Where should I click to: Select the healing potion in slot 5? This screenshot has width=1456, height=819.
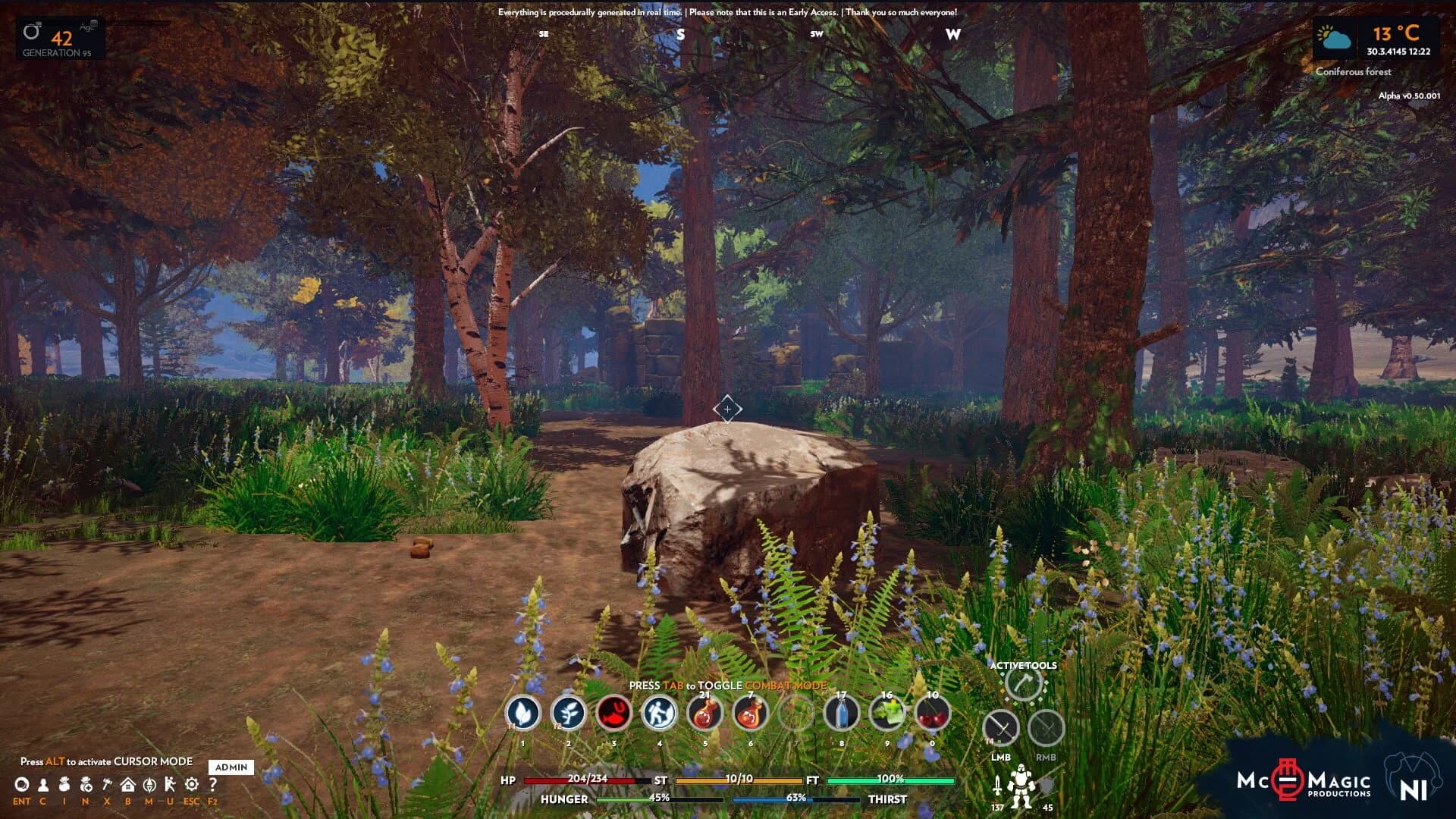point(704,714)
